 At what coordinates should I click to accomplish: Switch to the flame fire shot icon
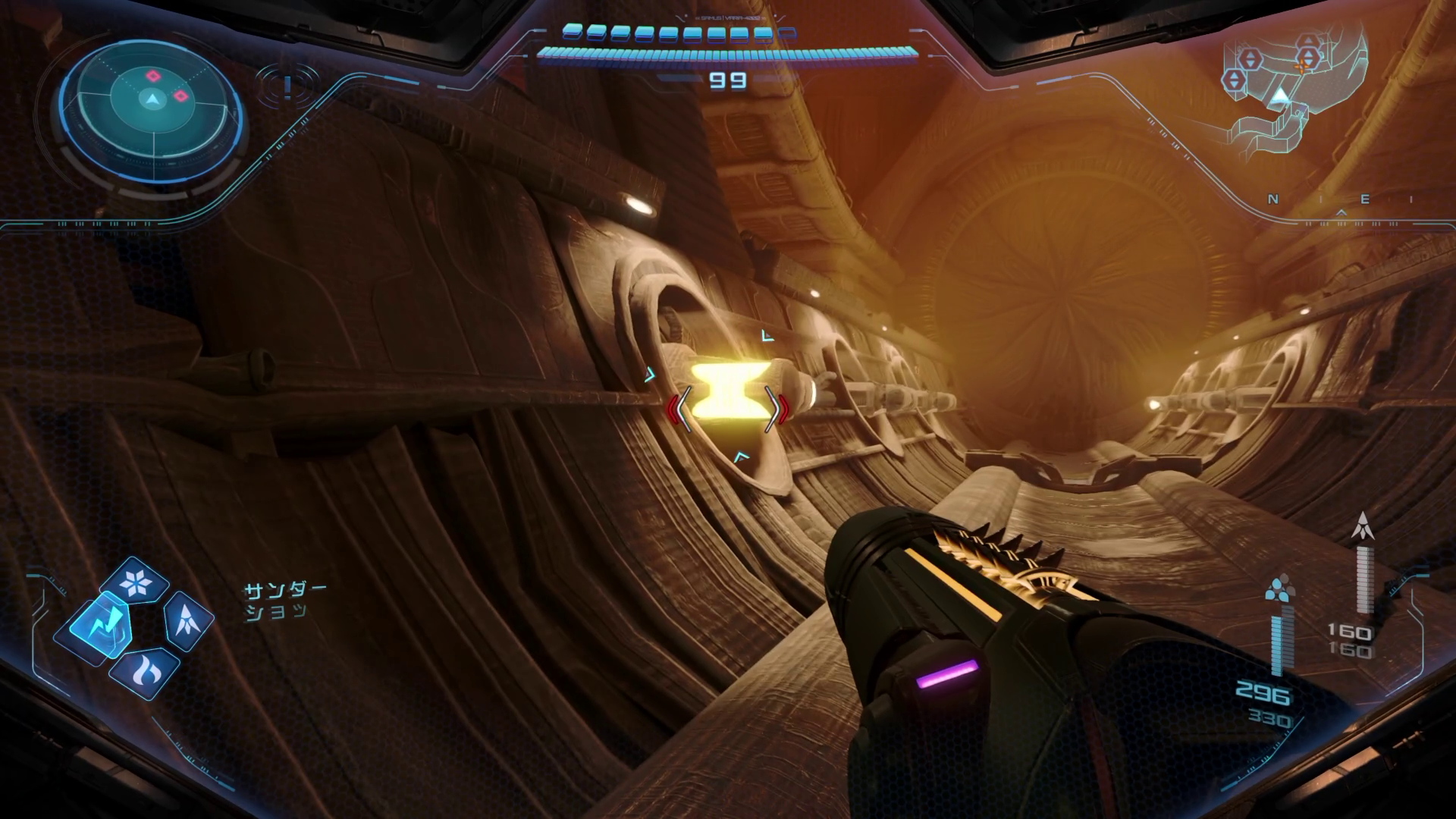pos(144,670)
